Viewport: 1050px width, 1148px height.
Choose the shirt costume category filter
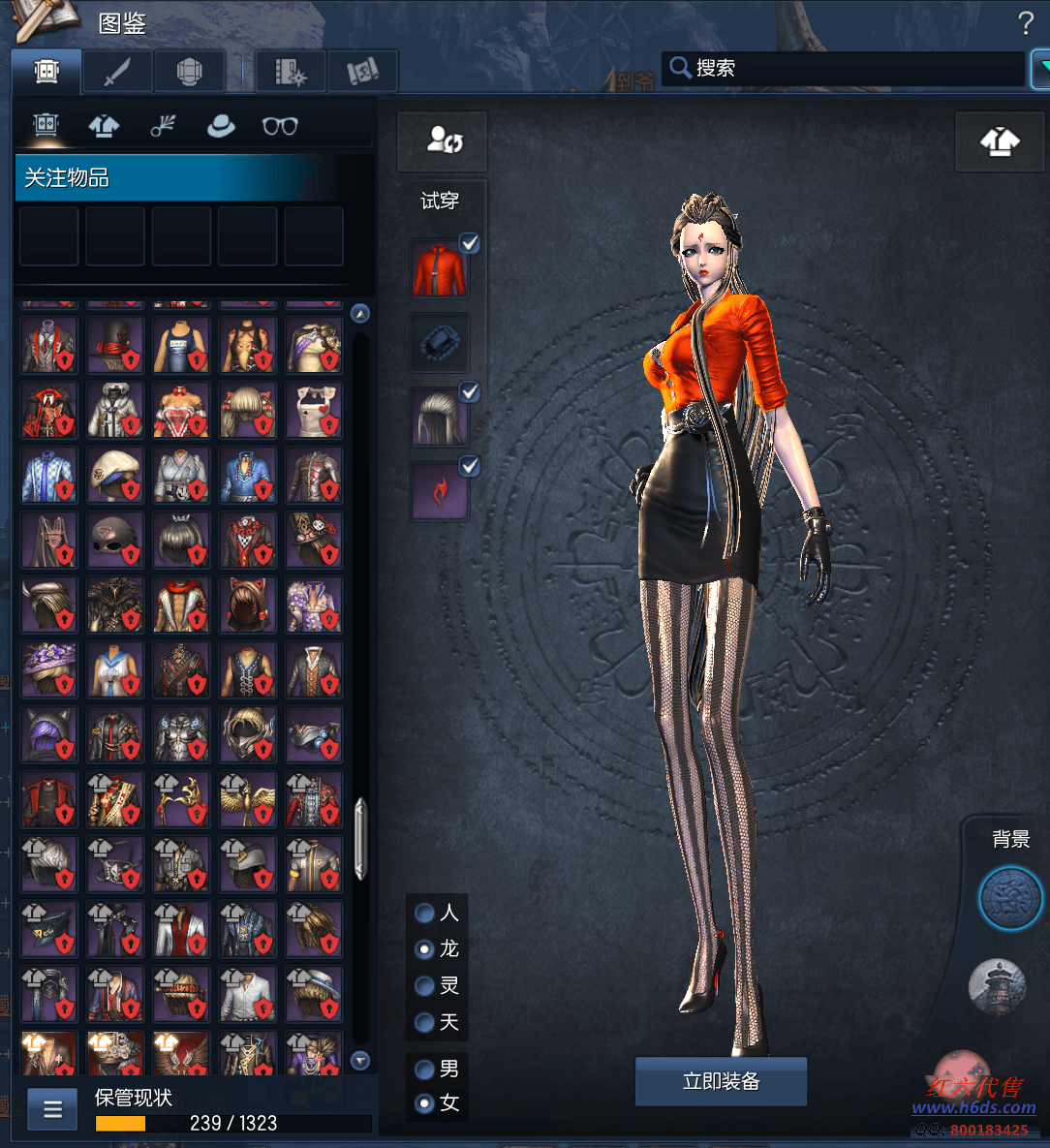point(104,126)
